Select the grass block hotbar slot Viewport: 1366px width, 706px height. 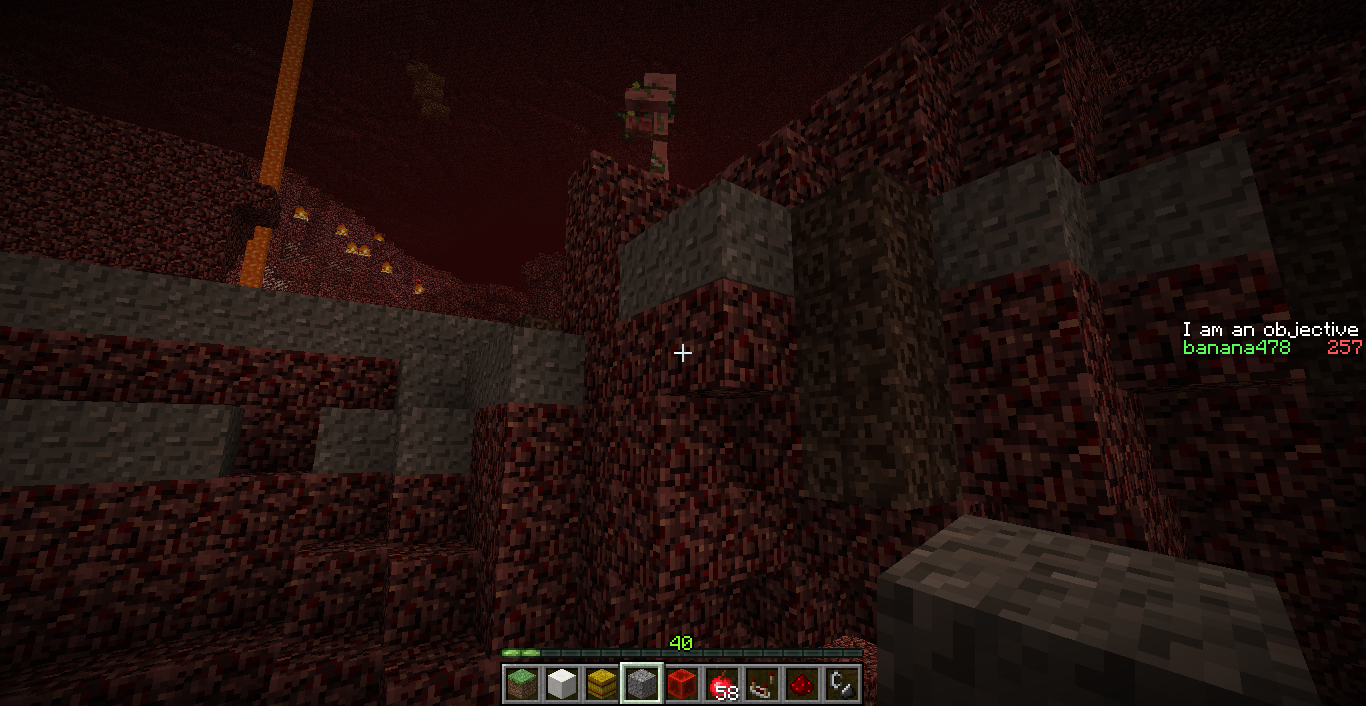pyautogui.click(x=522, y=684)
